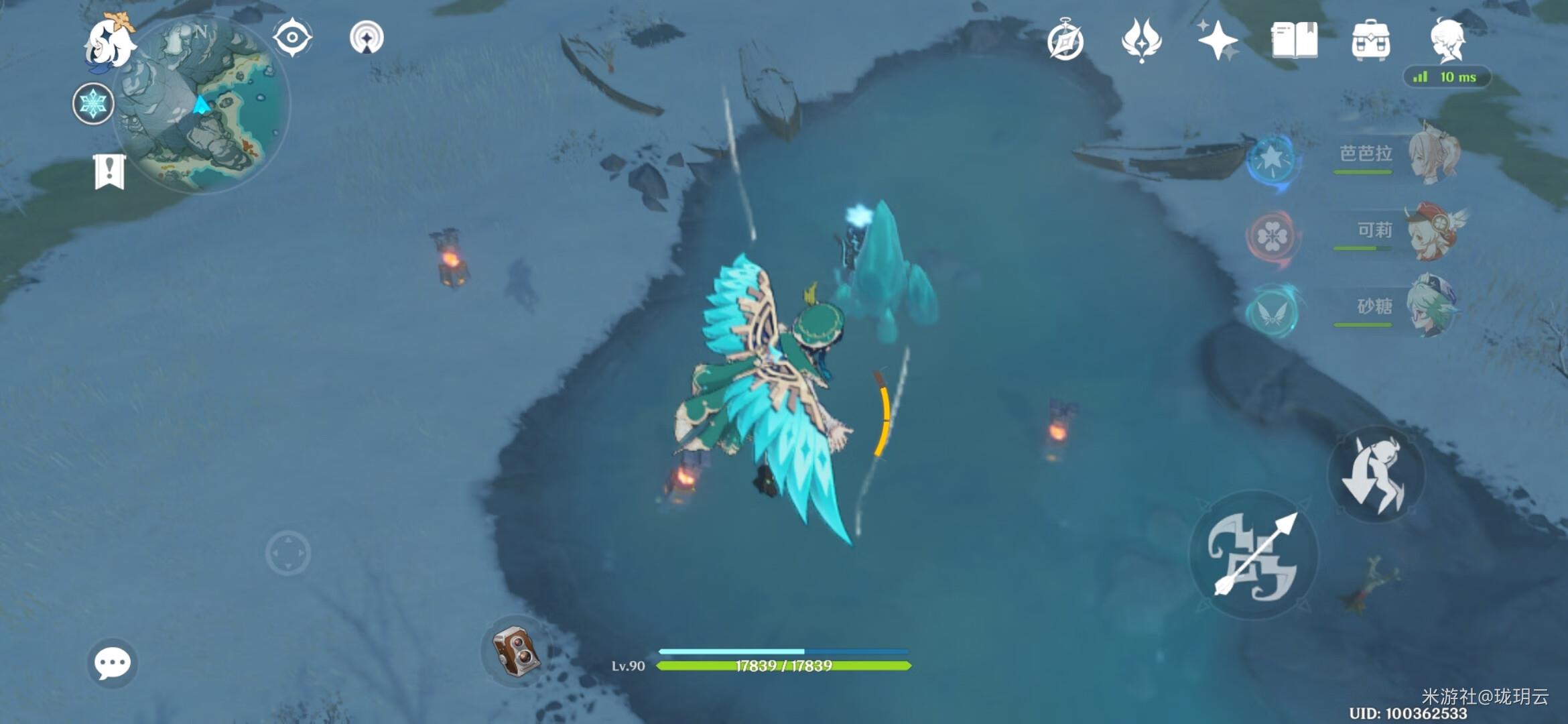The width and height of the screenshot is (1568, 724).
Task: Fire the bow normal attack button
Action: coord(1253,555)
